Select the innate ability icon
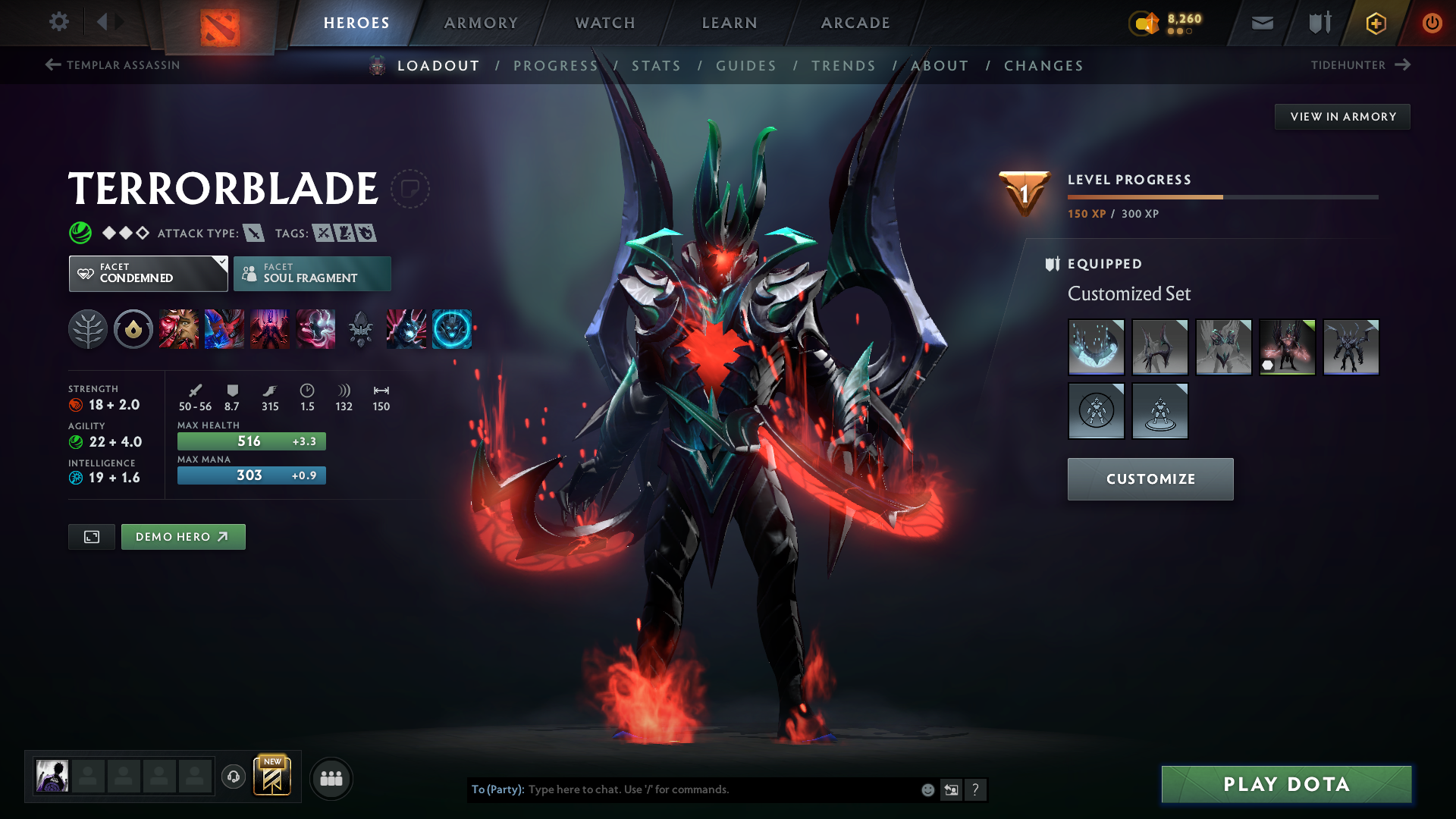The height and width of the screenshot is (819, 1456). coord(133,329)
